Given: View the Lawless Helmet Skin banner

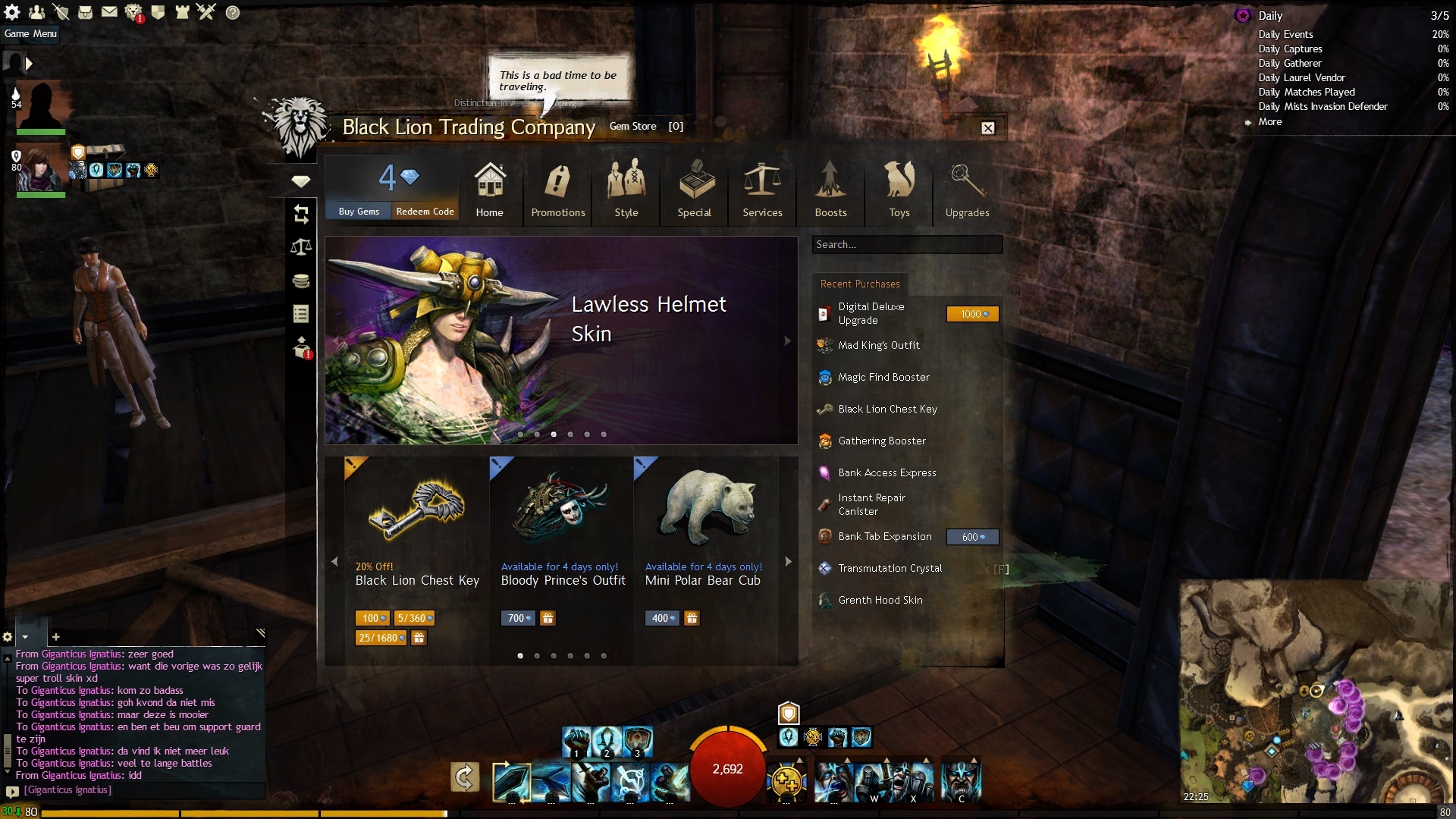Looking at the screenshot, I should (x=560, y=340).
